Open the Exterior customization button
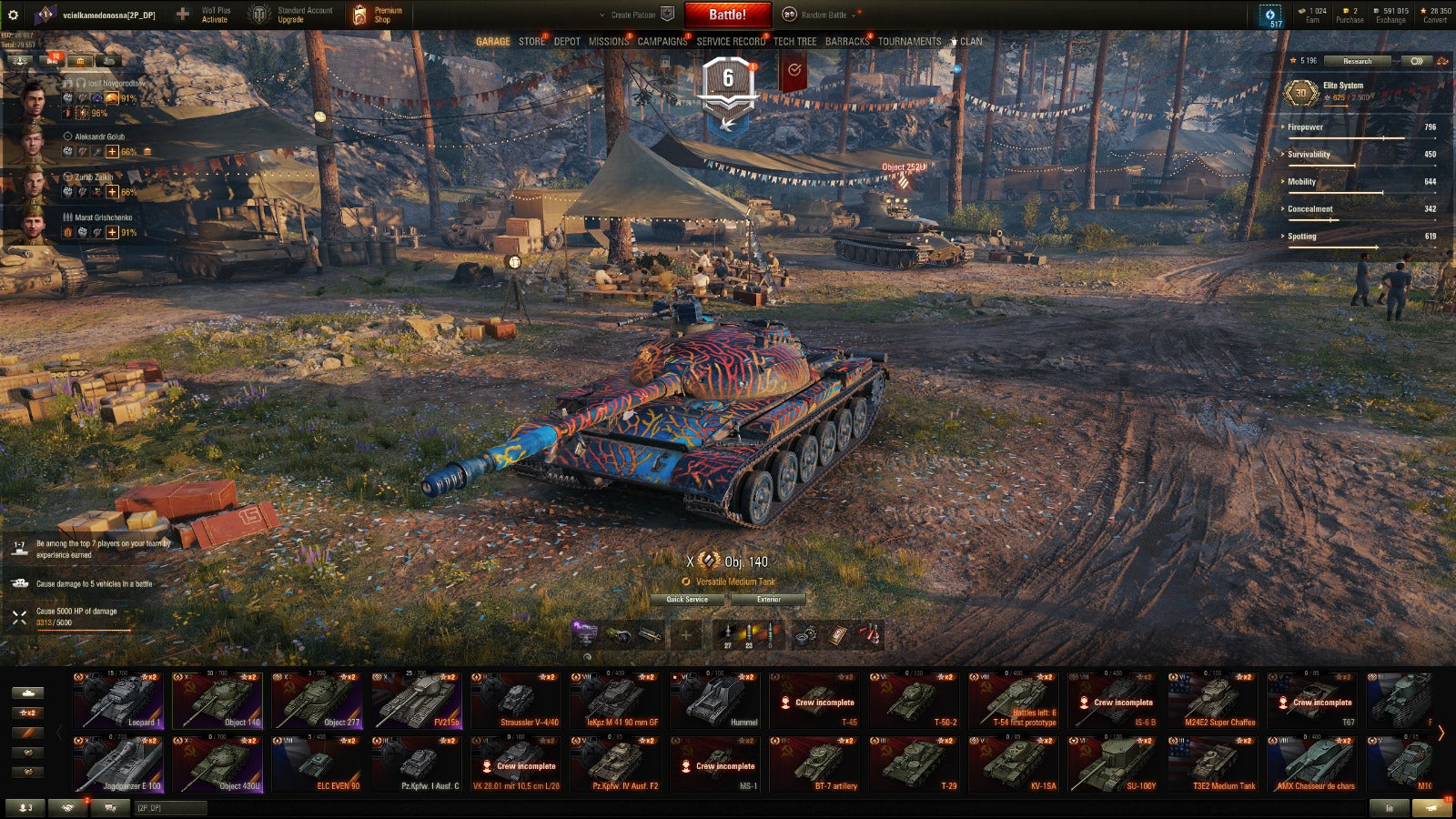 point(769,599)
